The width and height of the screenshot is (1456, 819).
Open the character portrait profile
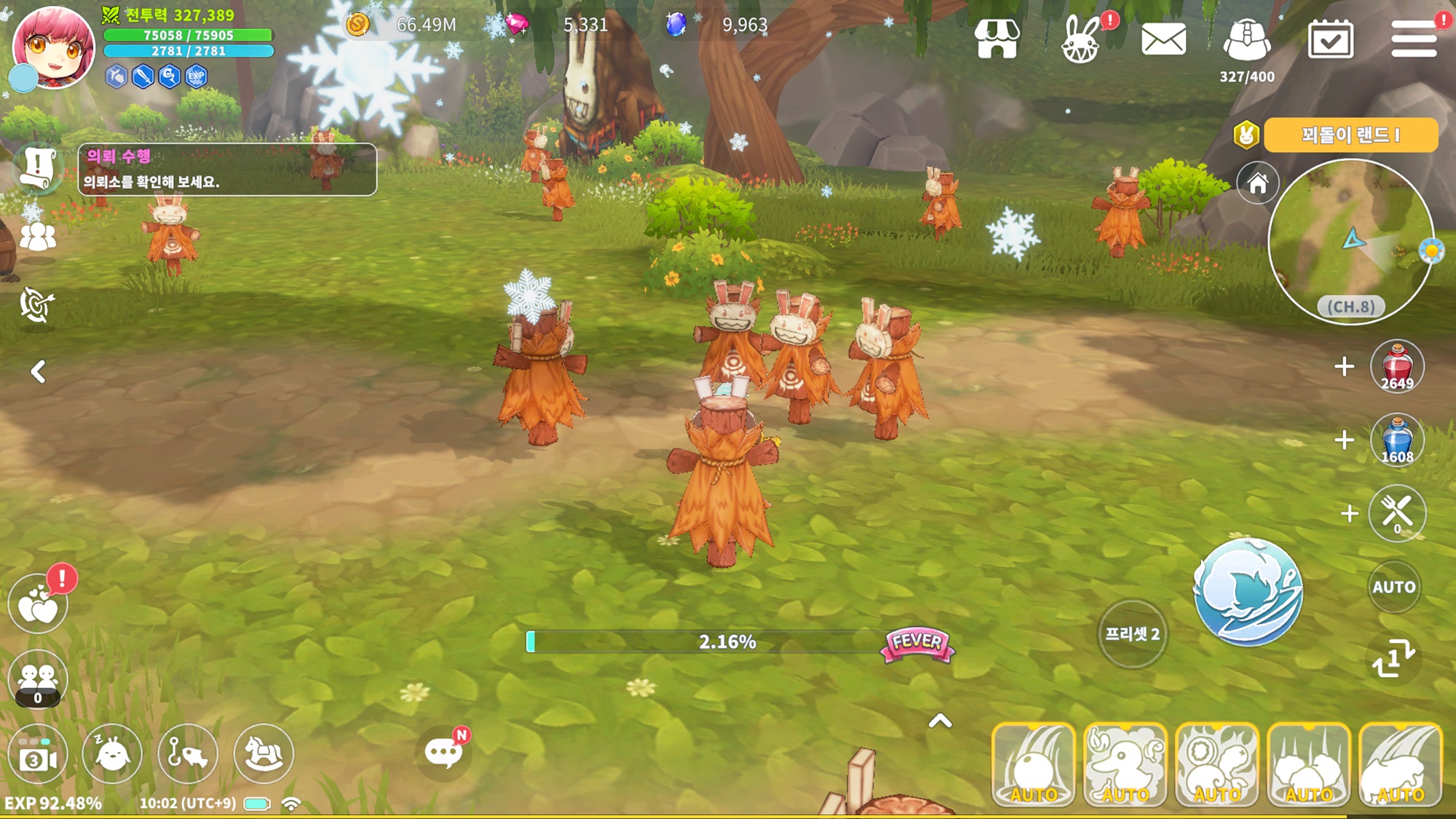click(53, 47)
